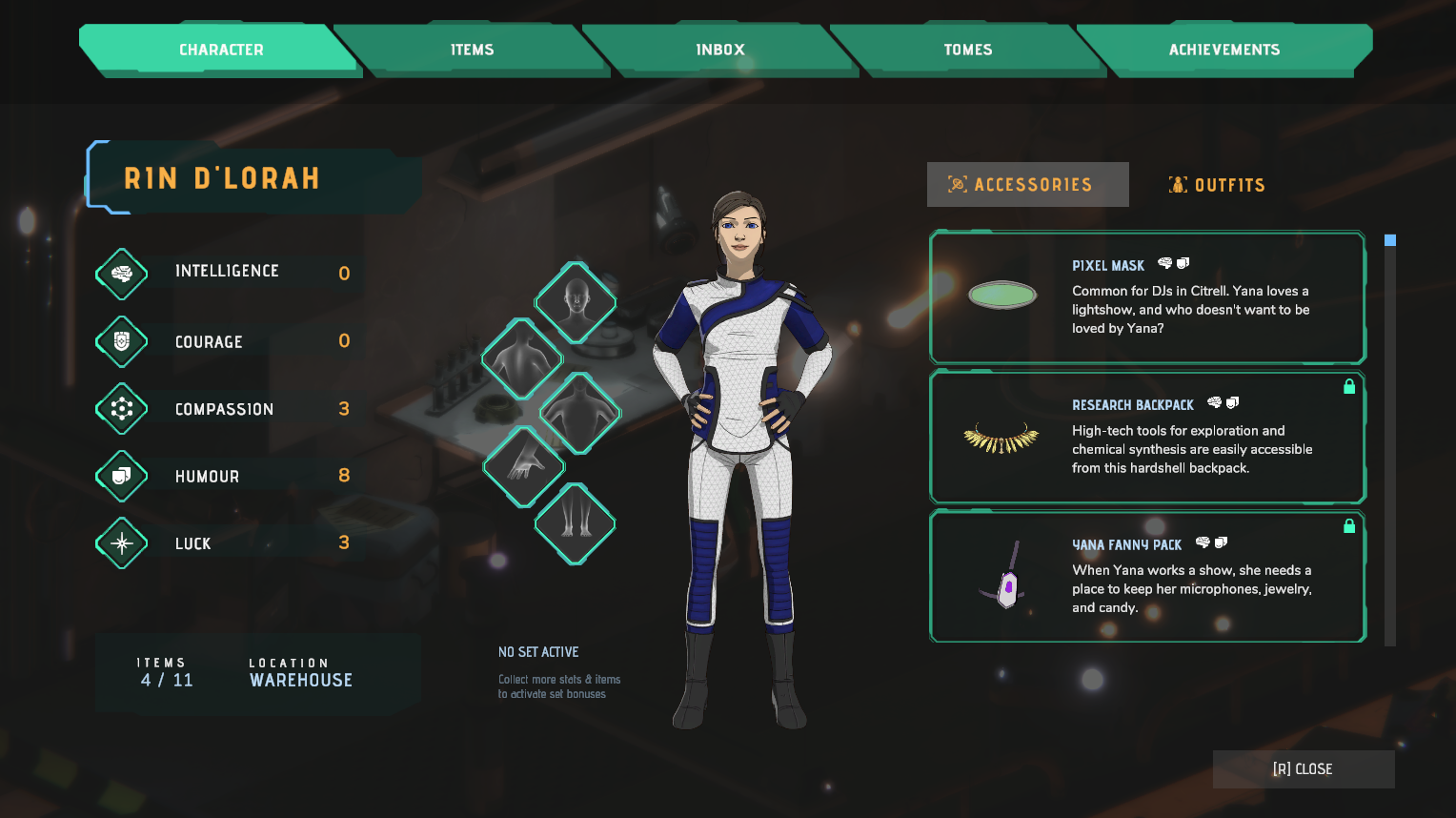Switch to the Outfits category

[1217, 185]
